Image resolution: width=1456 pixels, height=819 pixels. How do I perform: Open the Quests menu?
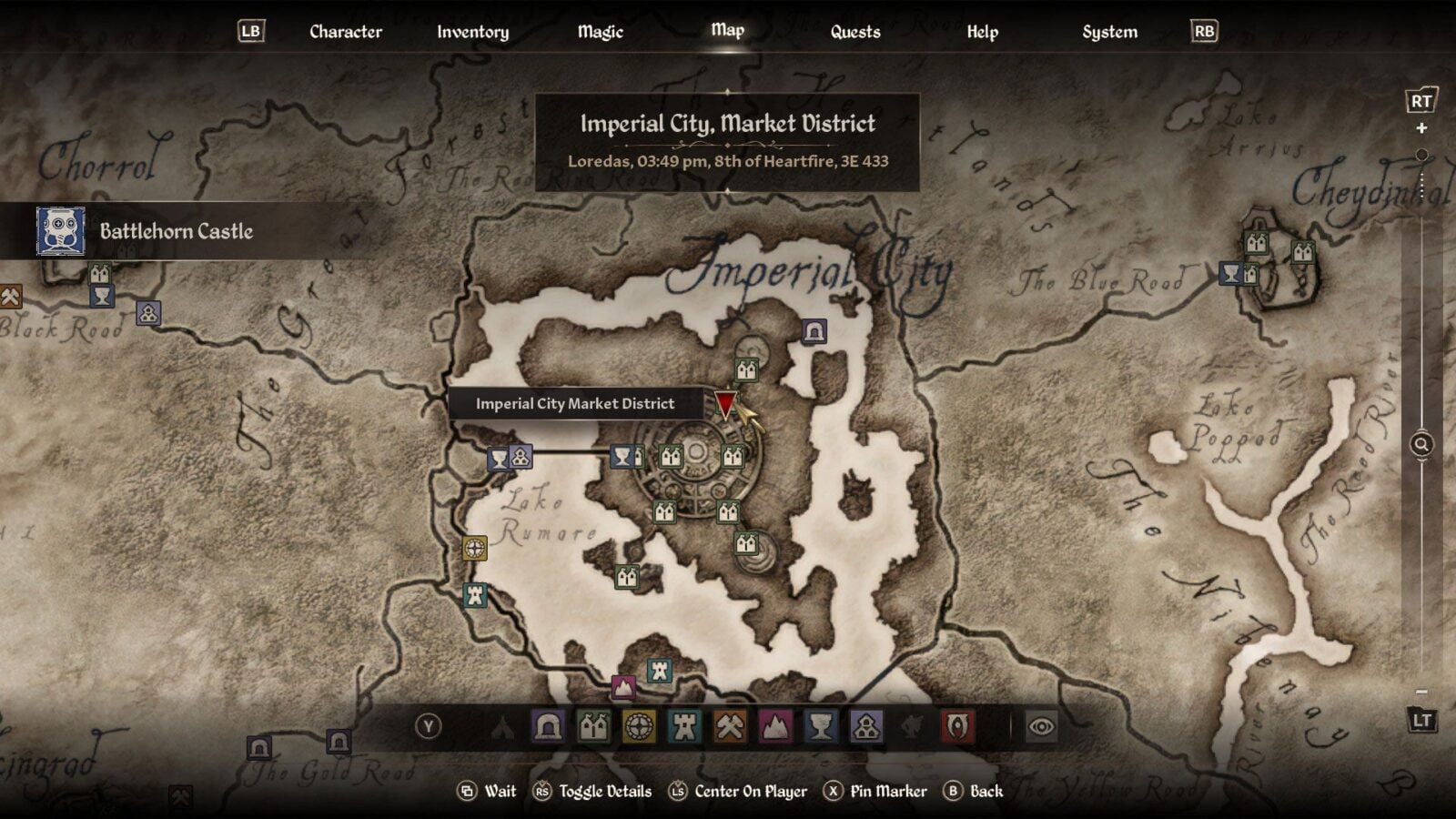coord(854,30)
